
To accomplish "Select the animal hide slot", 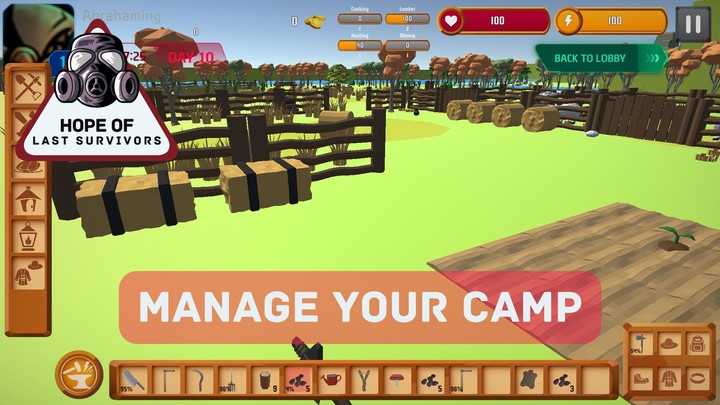I will (528, 380).
